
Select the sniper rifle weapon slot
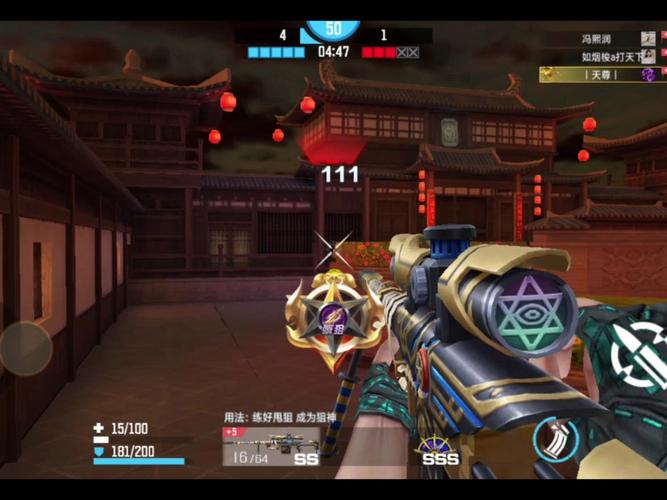[271, 446]
